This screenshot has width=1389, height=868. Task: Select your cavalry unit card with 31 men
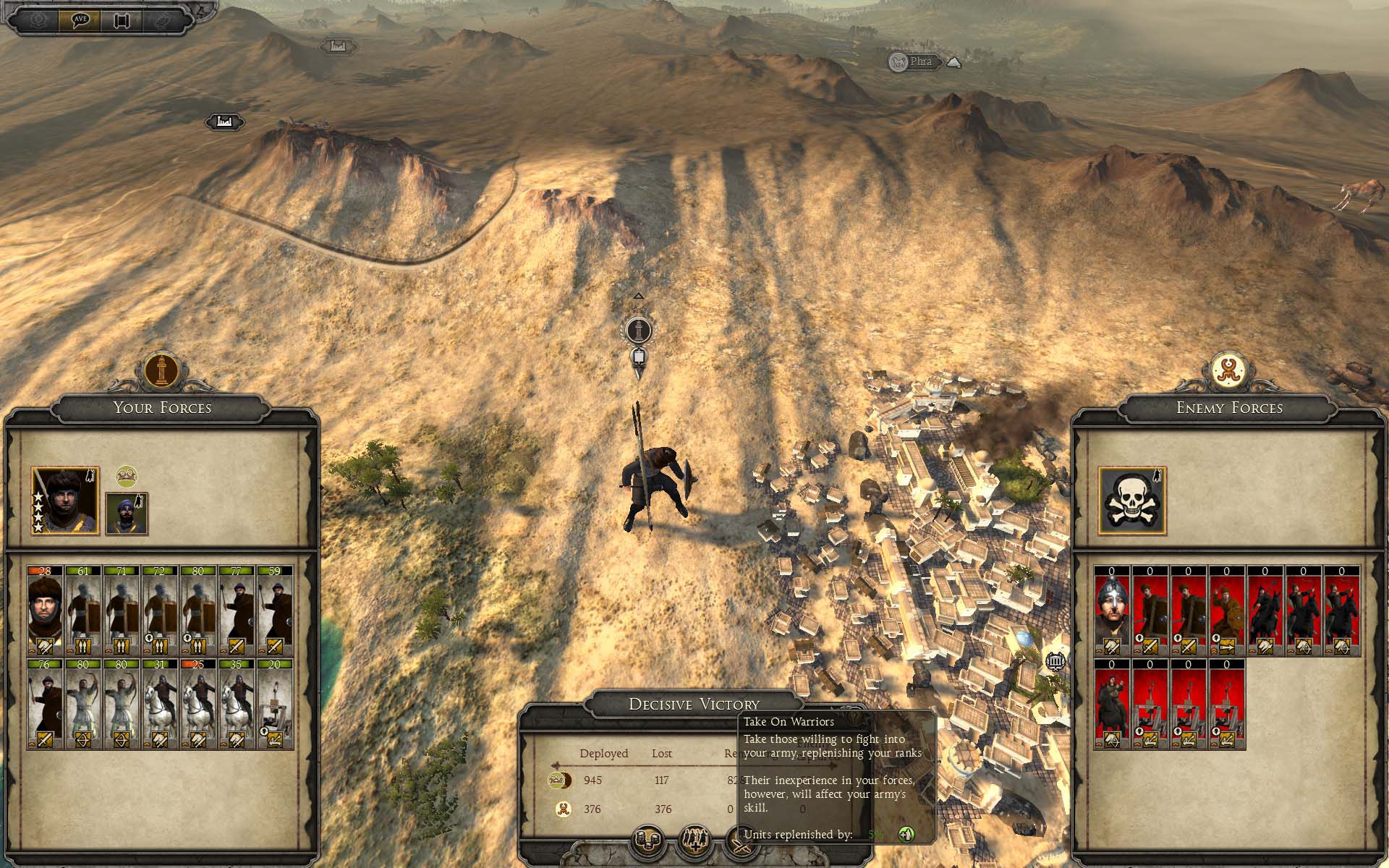point(160,703)
